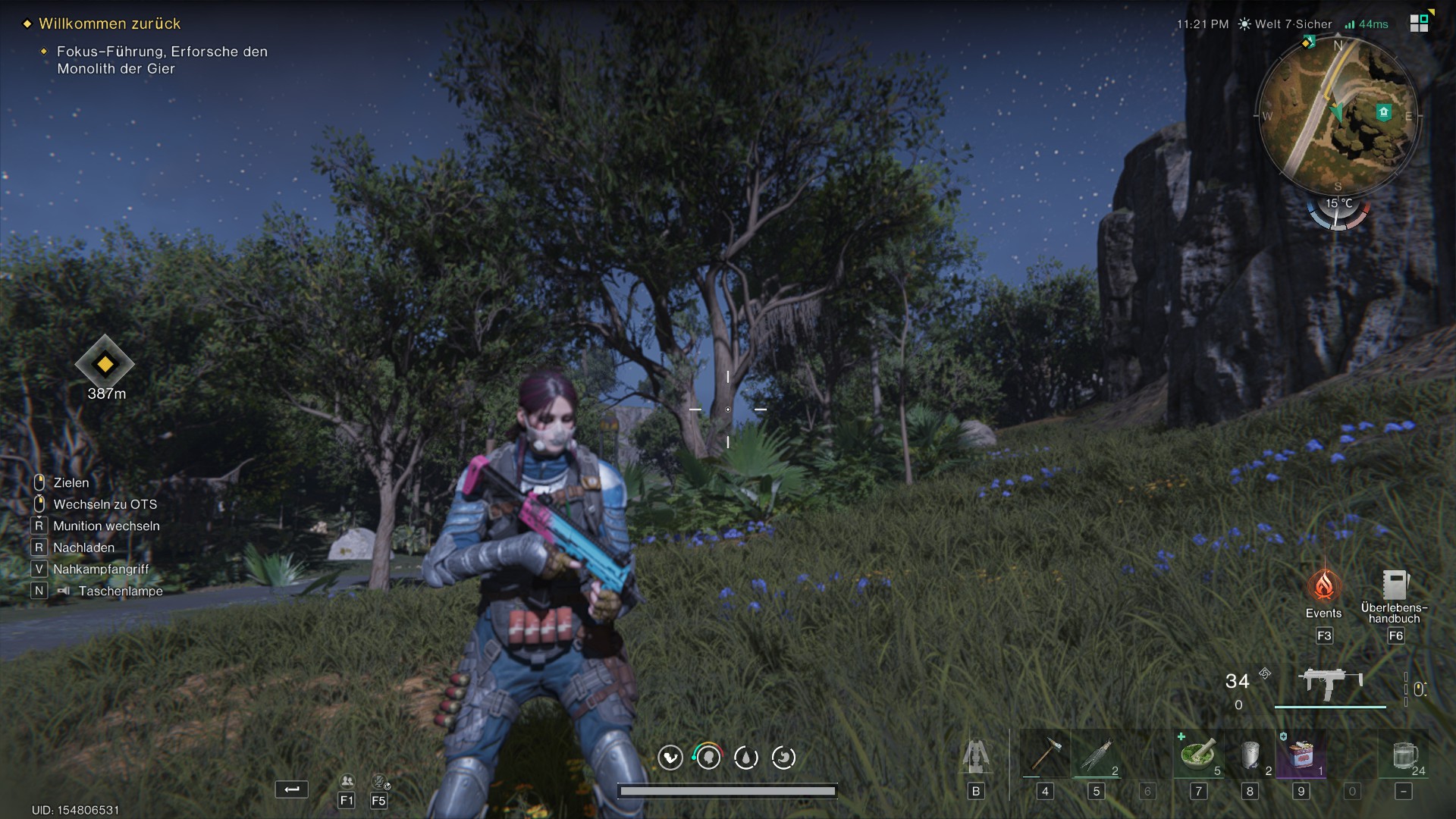Select the home base marker on minimap
The width and height of the screenshot is (1456, 819).
tap(1383, 113)
